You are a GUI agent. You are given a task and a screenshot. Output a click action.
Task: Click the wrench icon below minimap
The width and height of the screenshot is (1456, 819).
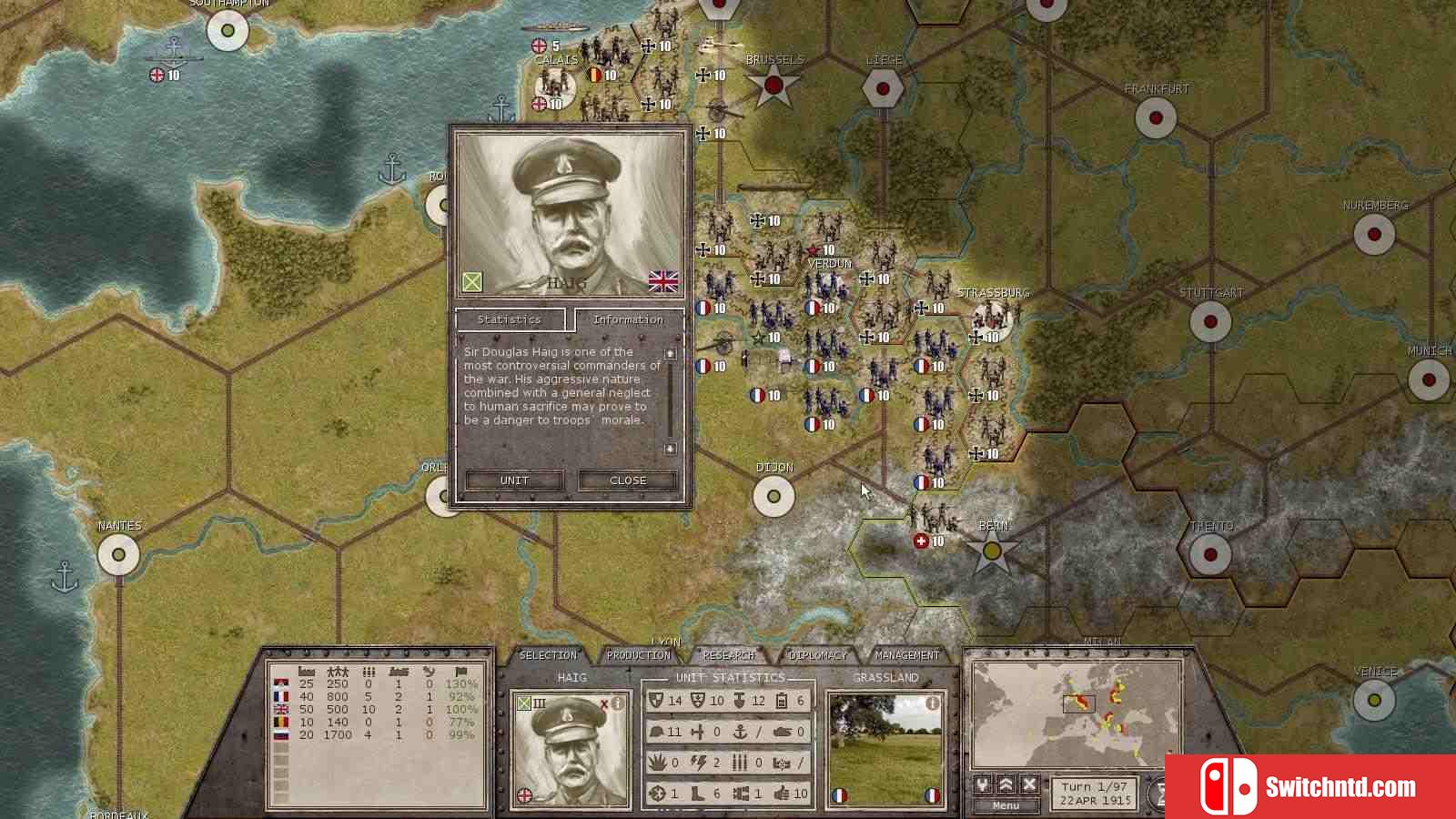(x=983, y=784)
